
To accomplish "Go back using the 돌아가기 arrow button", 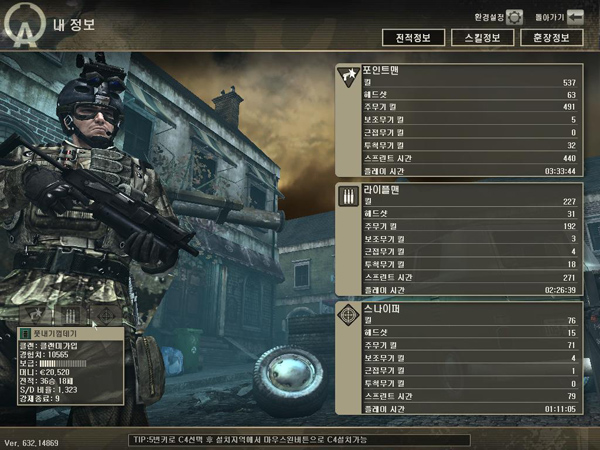I will click(575, 17).
